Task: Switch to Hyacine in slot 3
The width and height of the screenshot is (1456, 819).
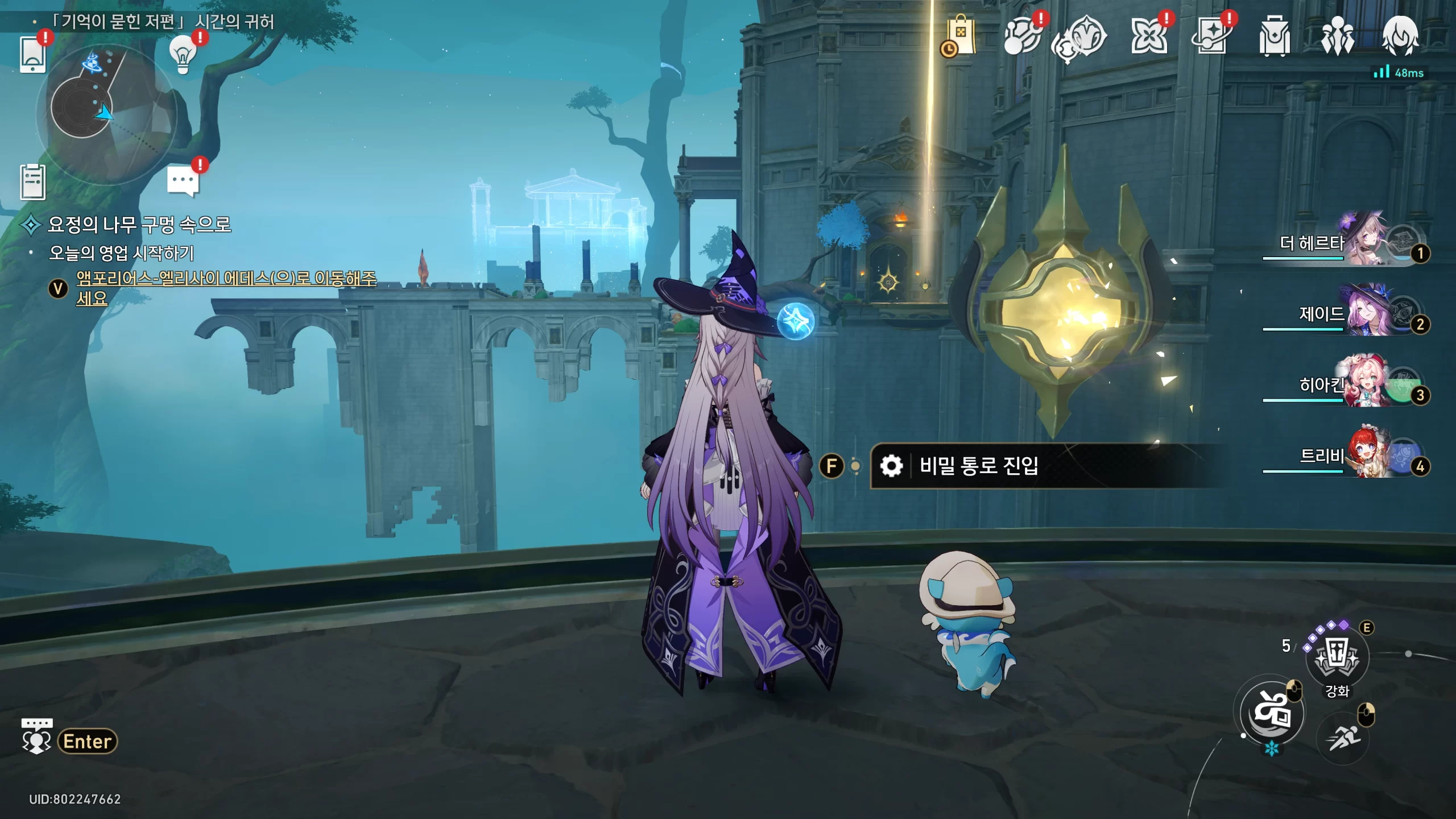Action: 1365,385
